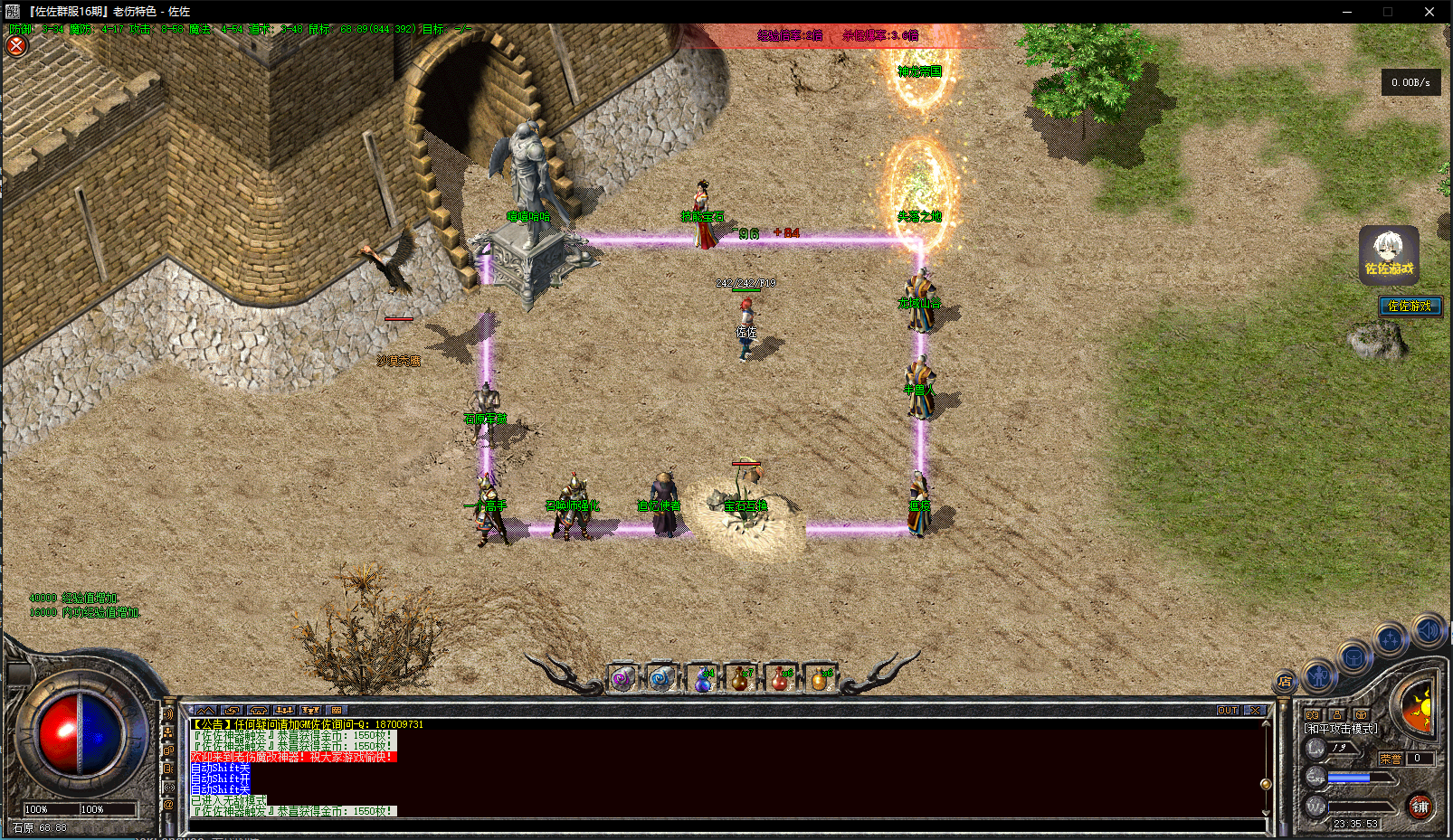Change the 和平攻击模式 attack mode
The width and height of the screenshot is (1453, 840).
click(1341, 728)
